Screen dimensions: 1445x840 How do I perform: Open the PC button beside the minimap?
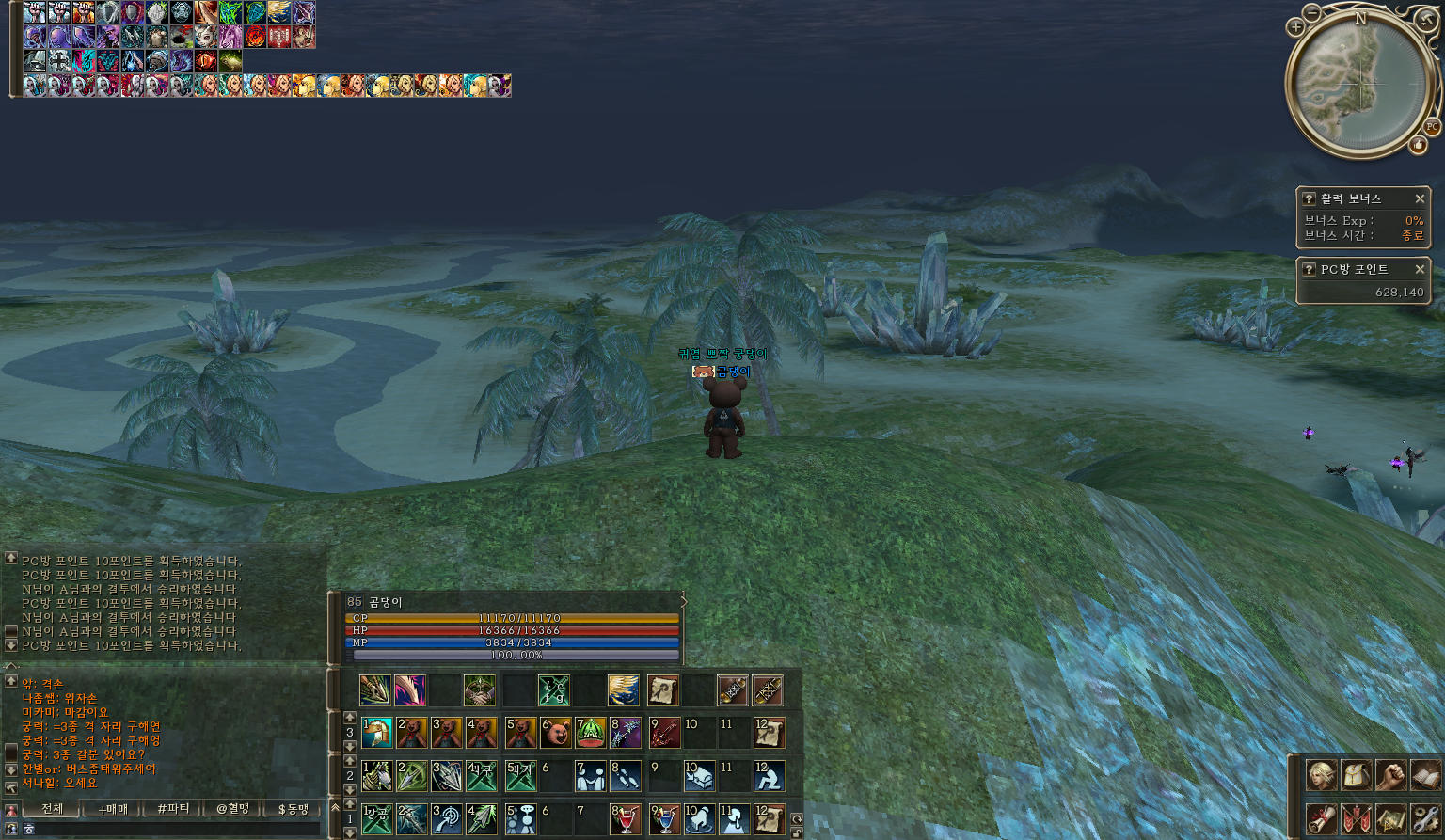coord(1432,127)
